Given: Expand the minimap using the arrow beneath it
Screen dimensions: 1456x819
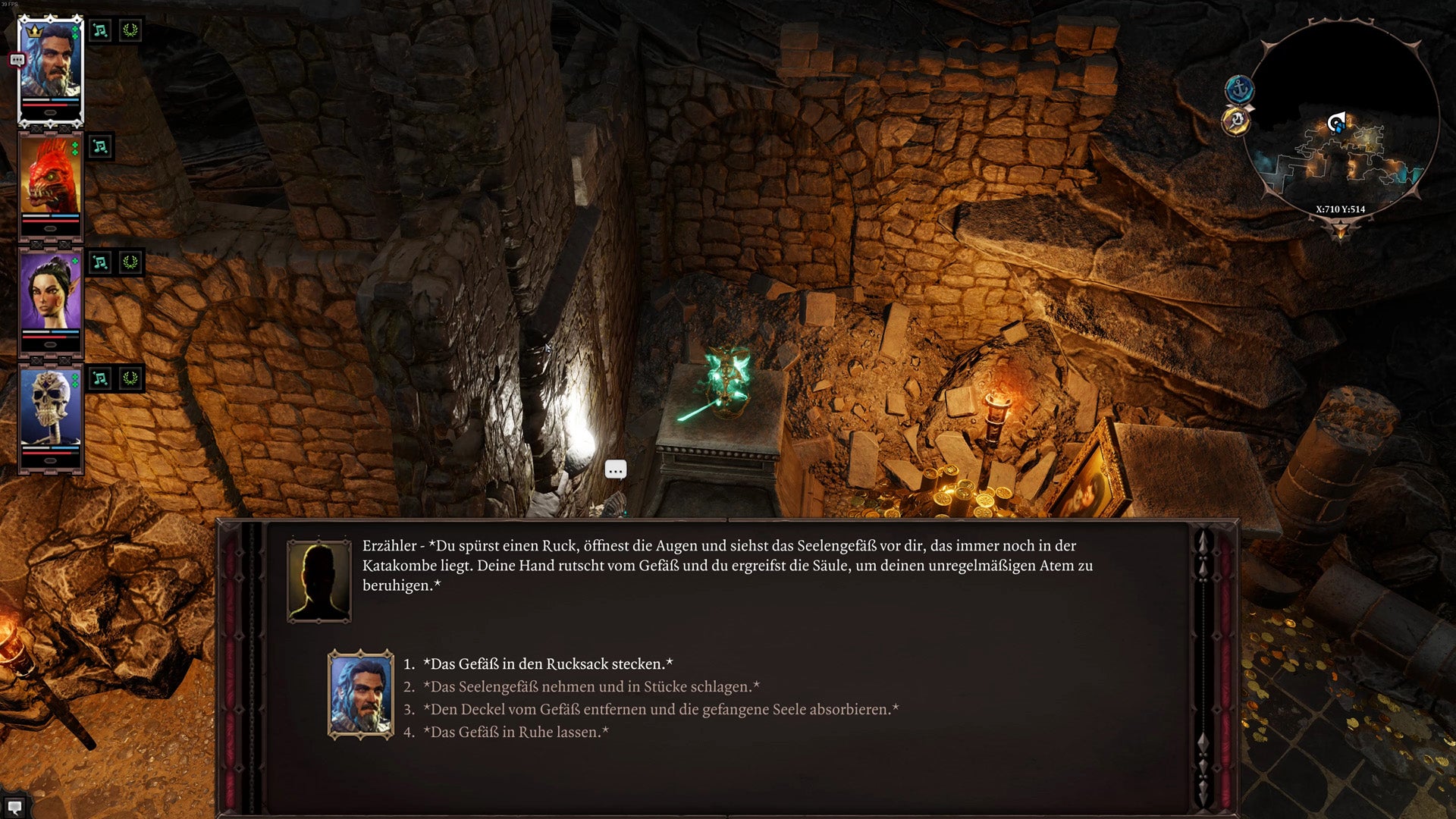Looking at the screenshot, I should coord(1341,231).
